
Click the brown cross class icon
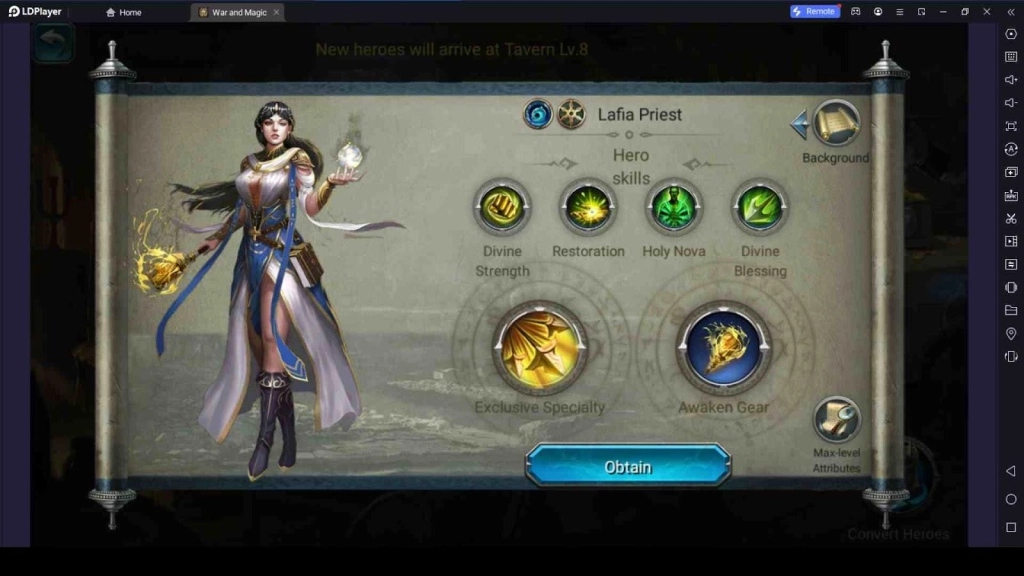click(x=571, y=114)
